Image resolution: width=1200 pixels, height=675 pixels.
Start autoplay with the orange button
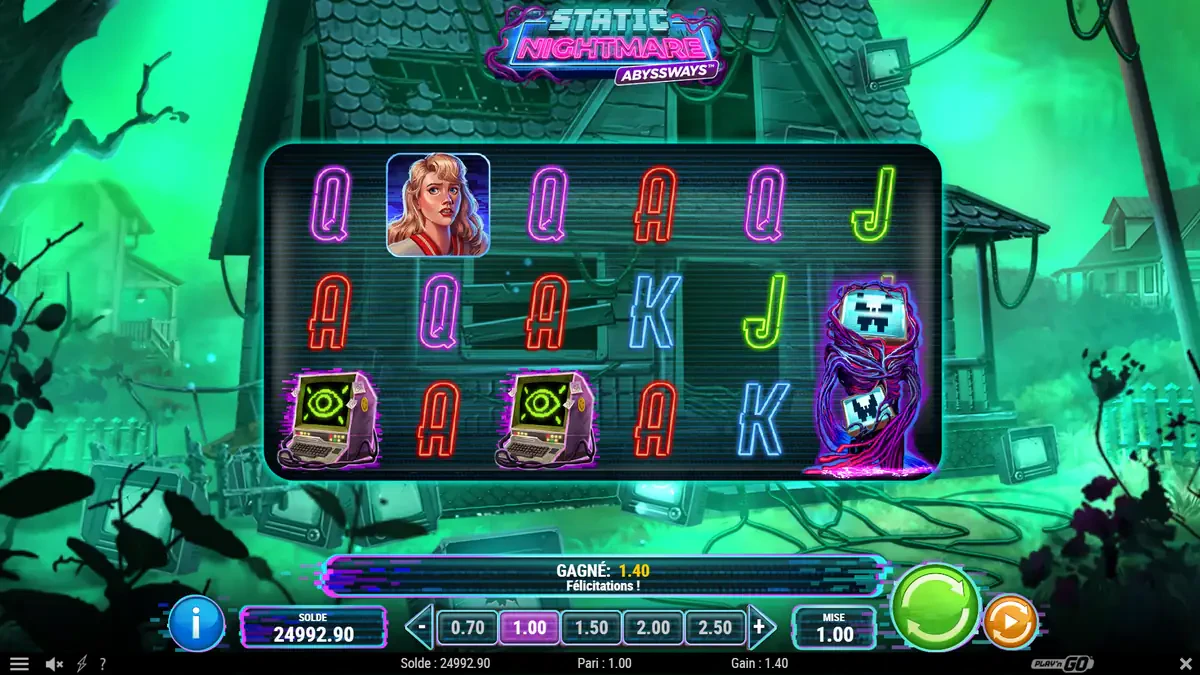[1010, 622]
